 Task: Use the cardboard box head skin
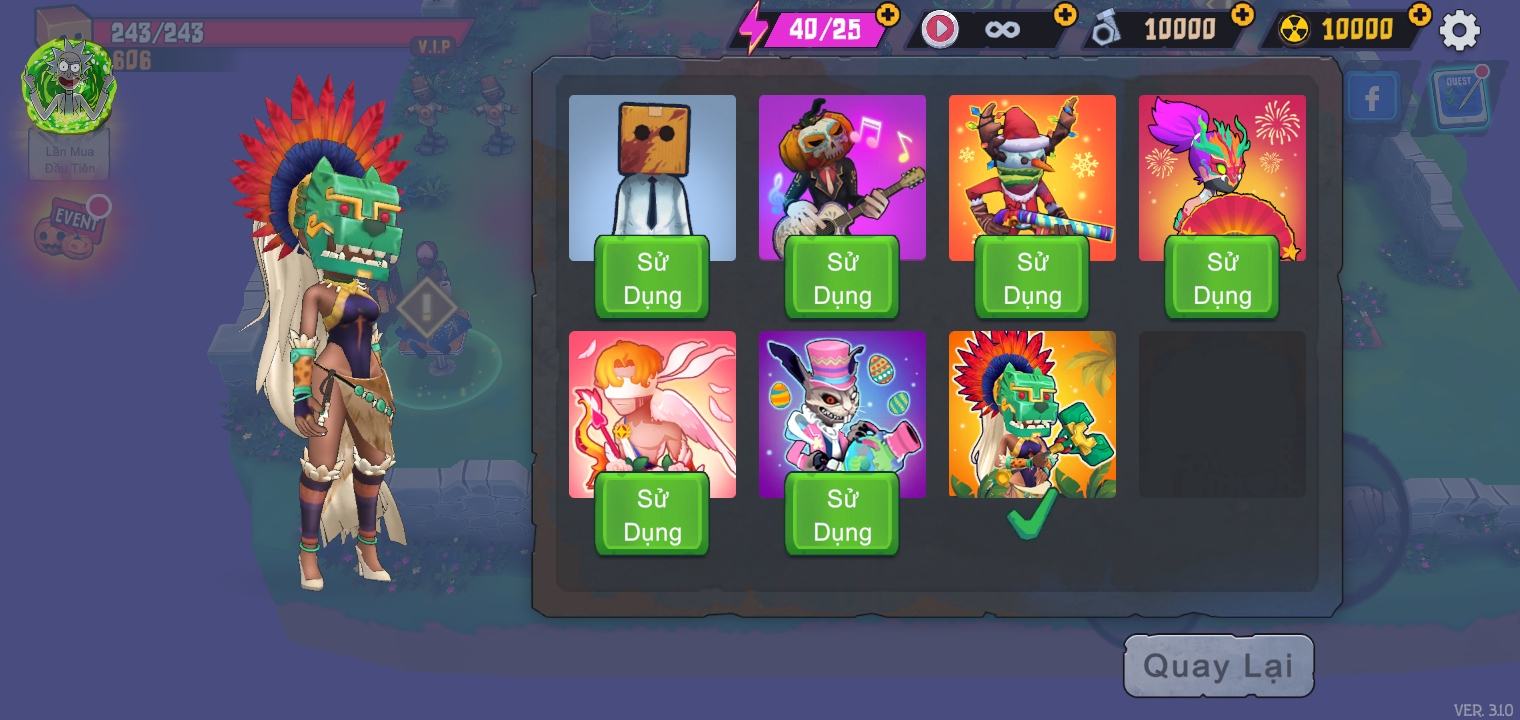(x=652, y=278)
